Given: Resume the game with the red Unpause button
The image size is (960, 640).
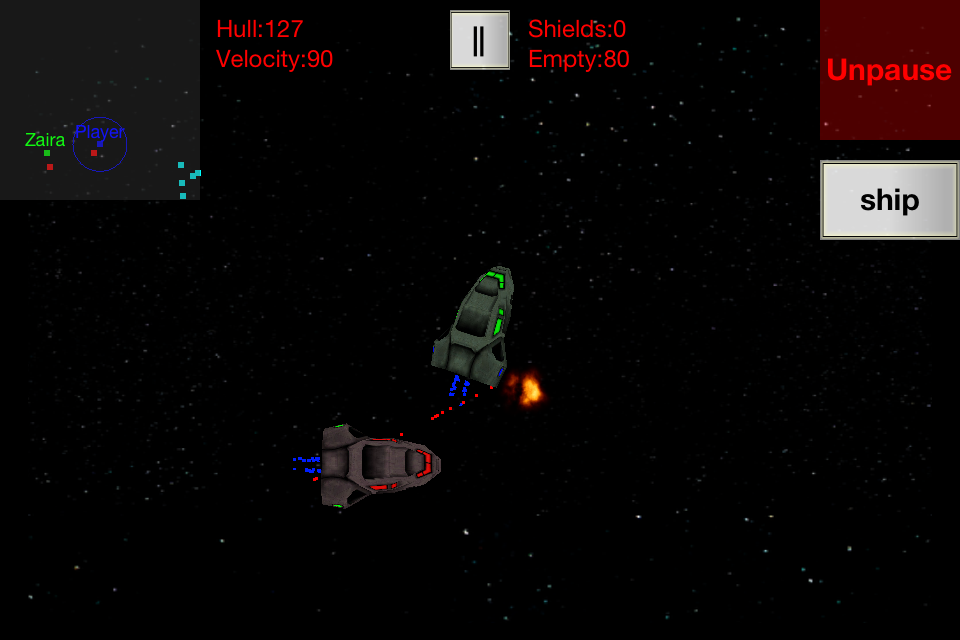Looking at the screenshot, I should [x=889, y=70].
